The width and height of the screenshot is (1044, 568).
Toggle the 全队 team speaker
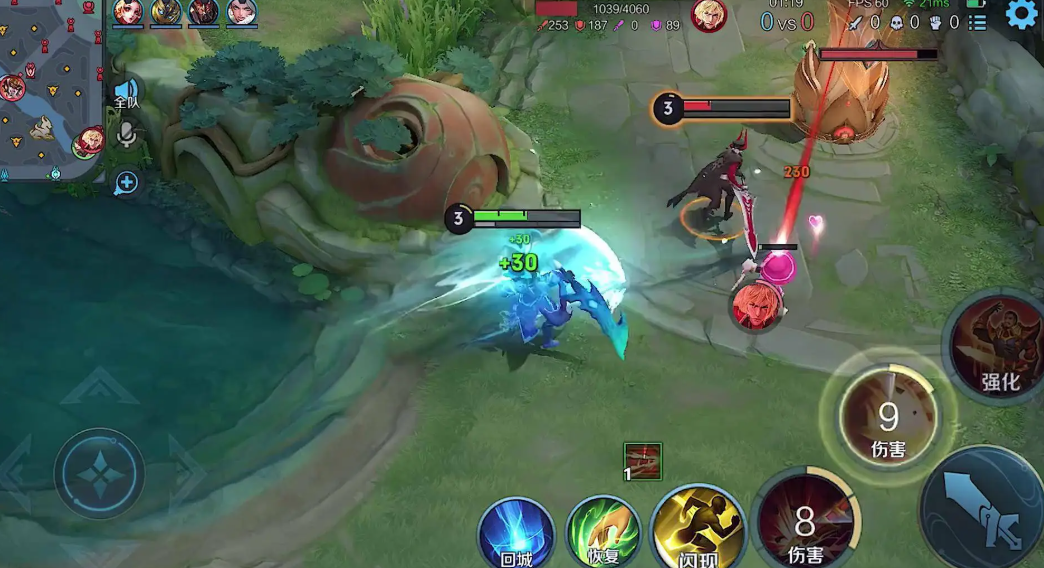126,93
